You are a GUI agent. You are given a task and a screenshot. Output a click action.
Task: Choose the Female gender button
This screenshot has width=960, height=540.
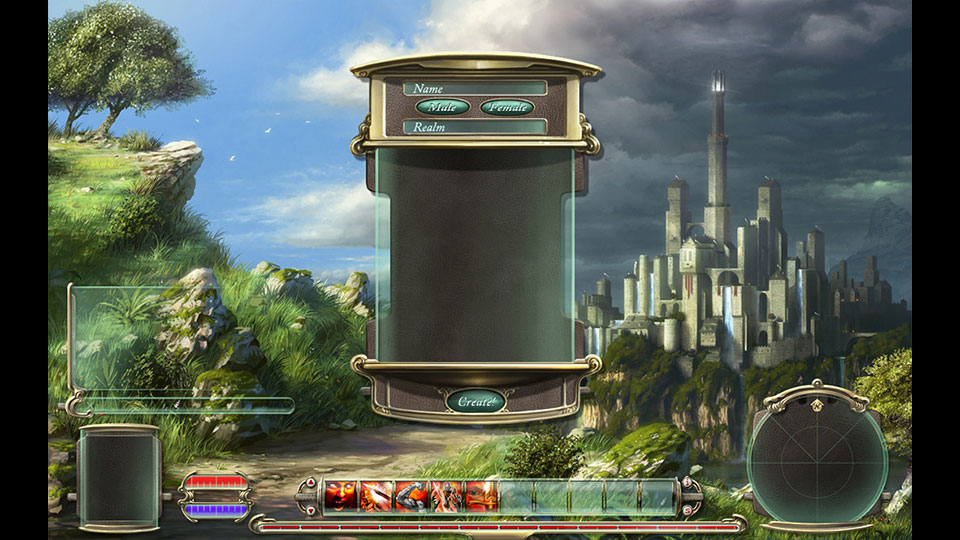coord(507,107)
